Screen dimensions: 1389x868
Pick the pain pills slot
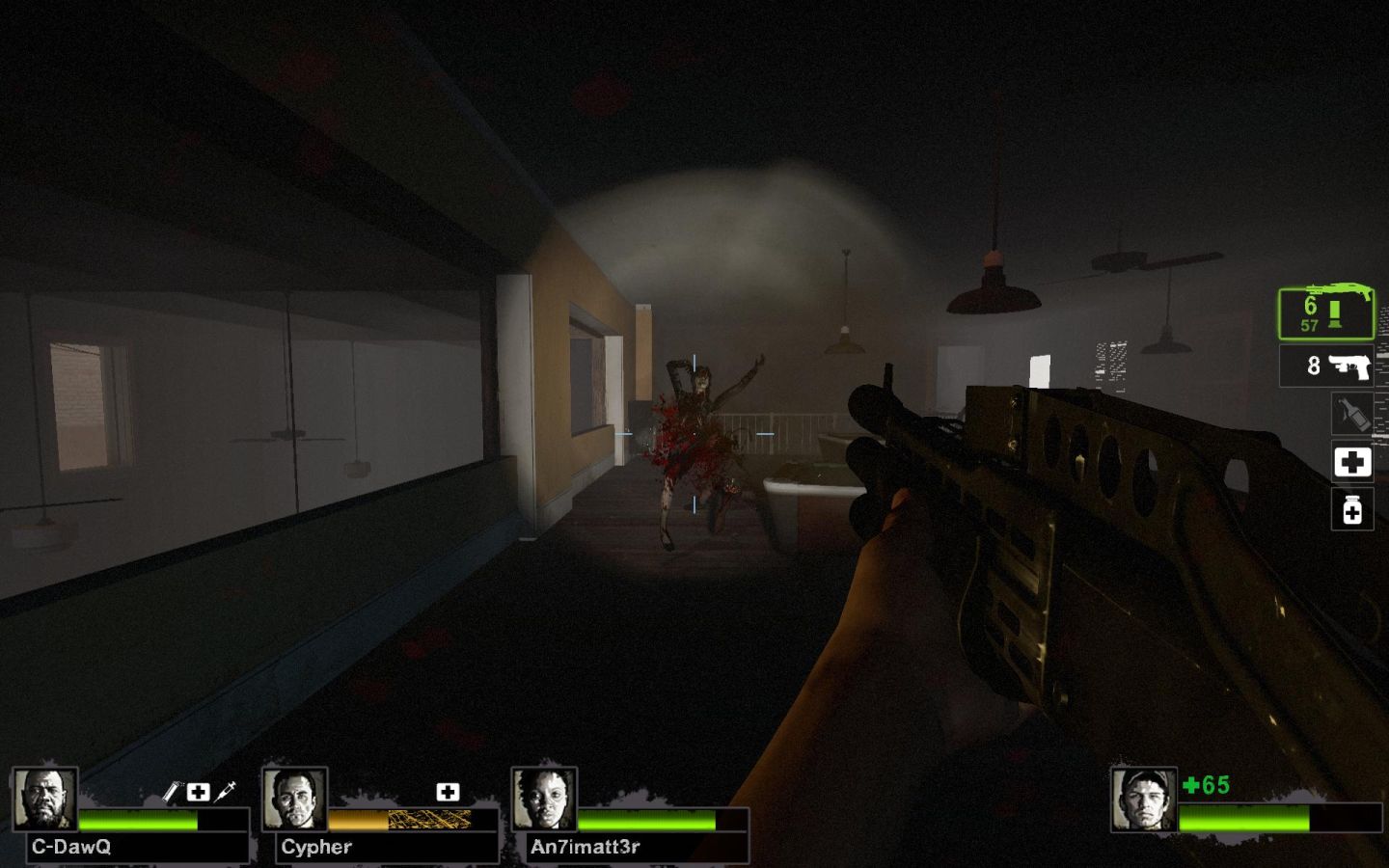[x=1352, y=509]
